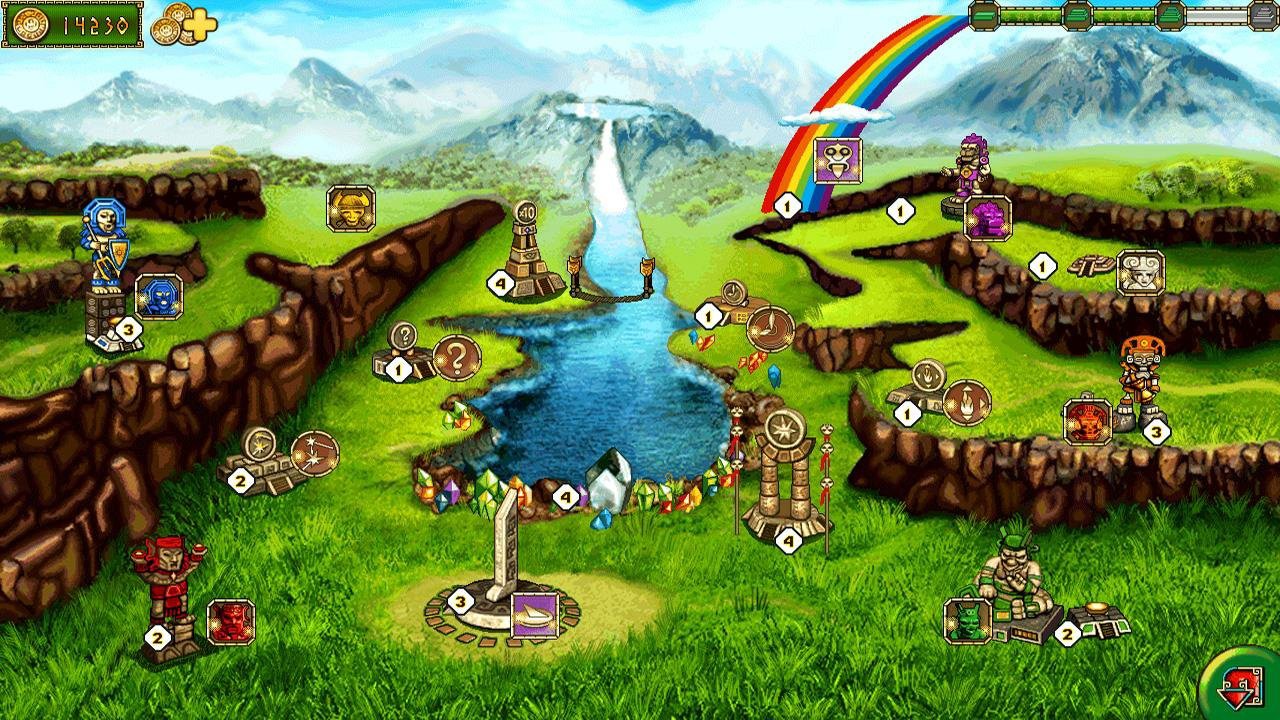Screen dimensions: 1280x720
Task: Select the level 4 marker at the sun altar
Action: click(x=789, y=539)
